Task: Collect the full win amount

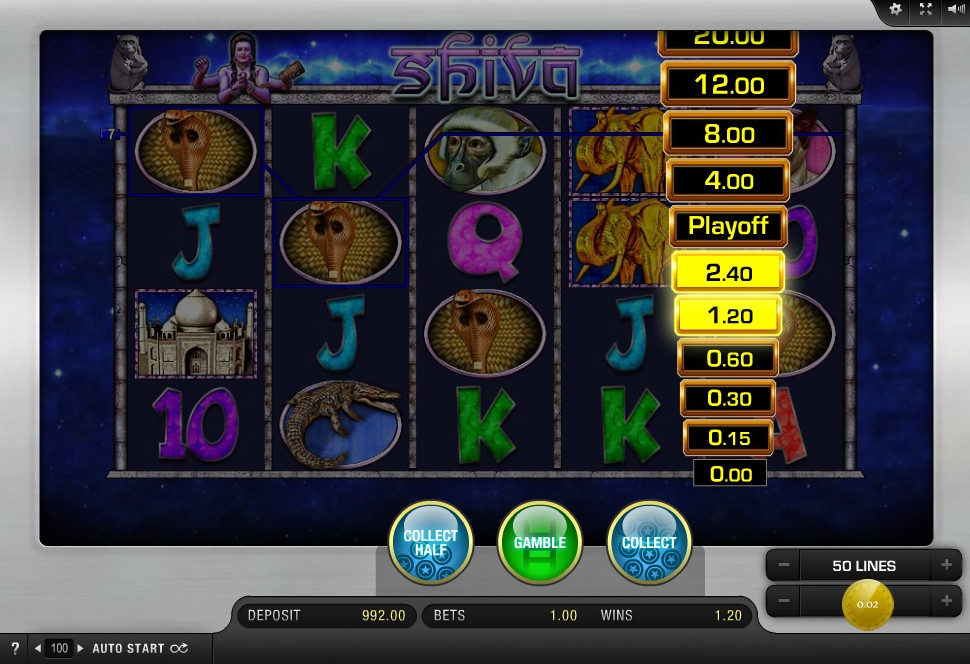Action: (x=649, y=543)
